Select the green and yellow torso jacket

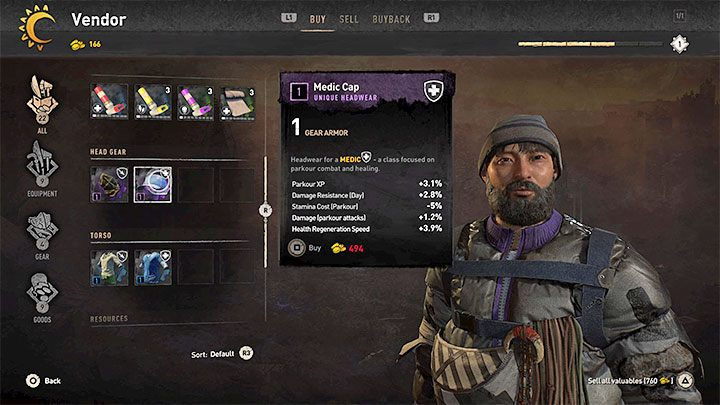click(x=108, y=267)
